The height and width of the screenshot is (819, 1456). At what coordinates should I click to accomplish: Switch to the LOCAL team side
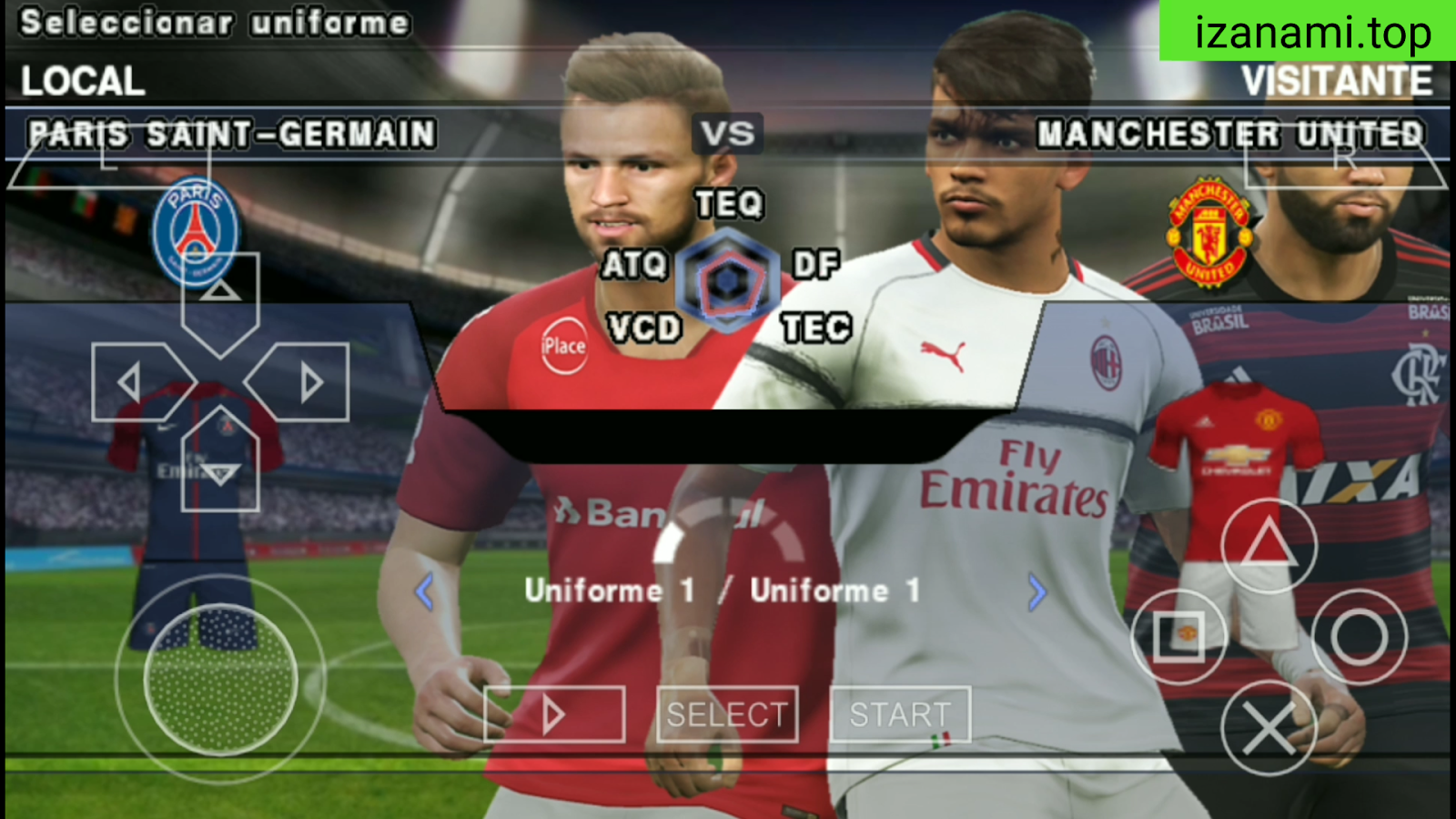click(82, 82)
